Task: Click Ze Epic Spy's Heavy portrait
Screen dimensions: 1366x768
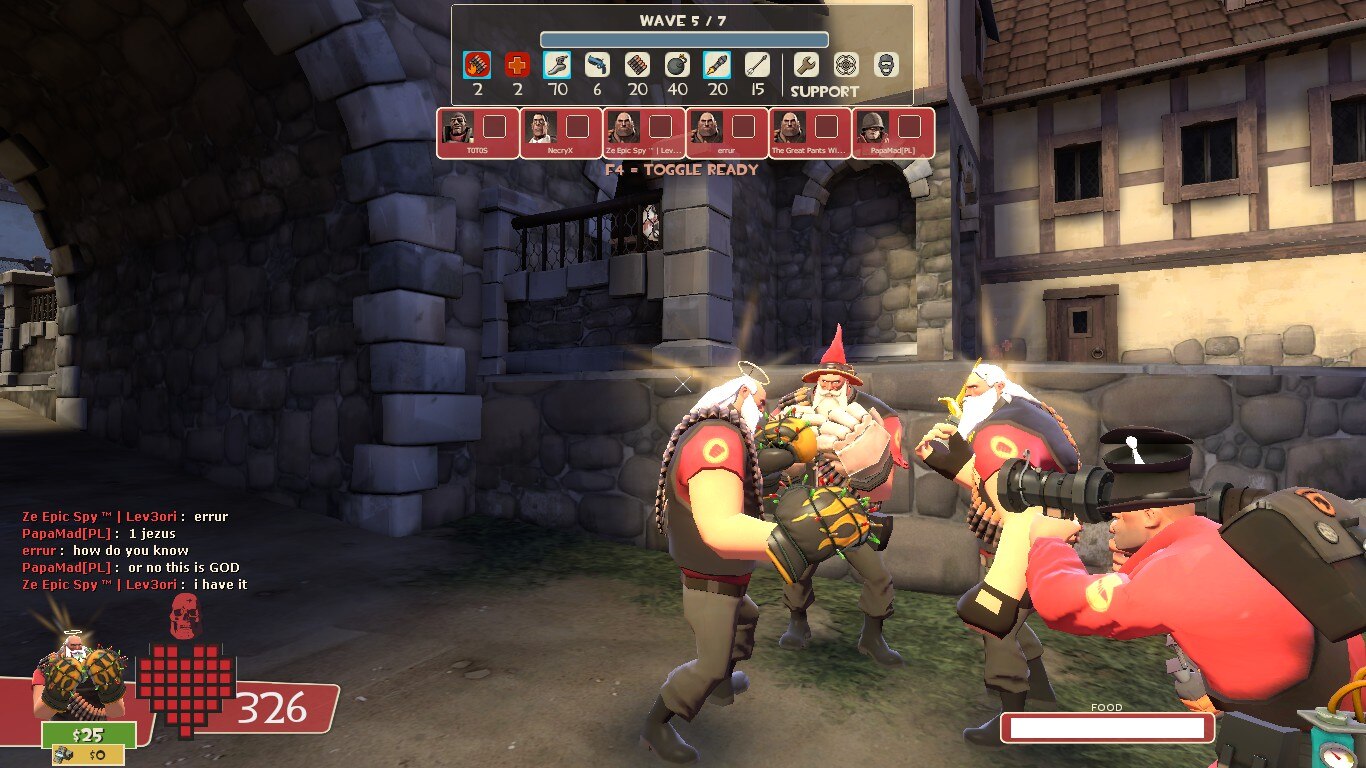Action: [622, 127]
